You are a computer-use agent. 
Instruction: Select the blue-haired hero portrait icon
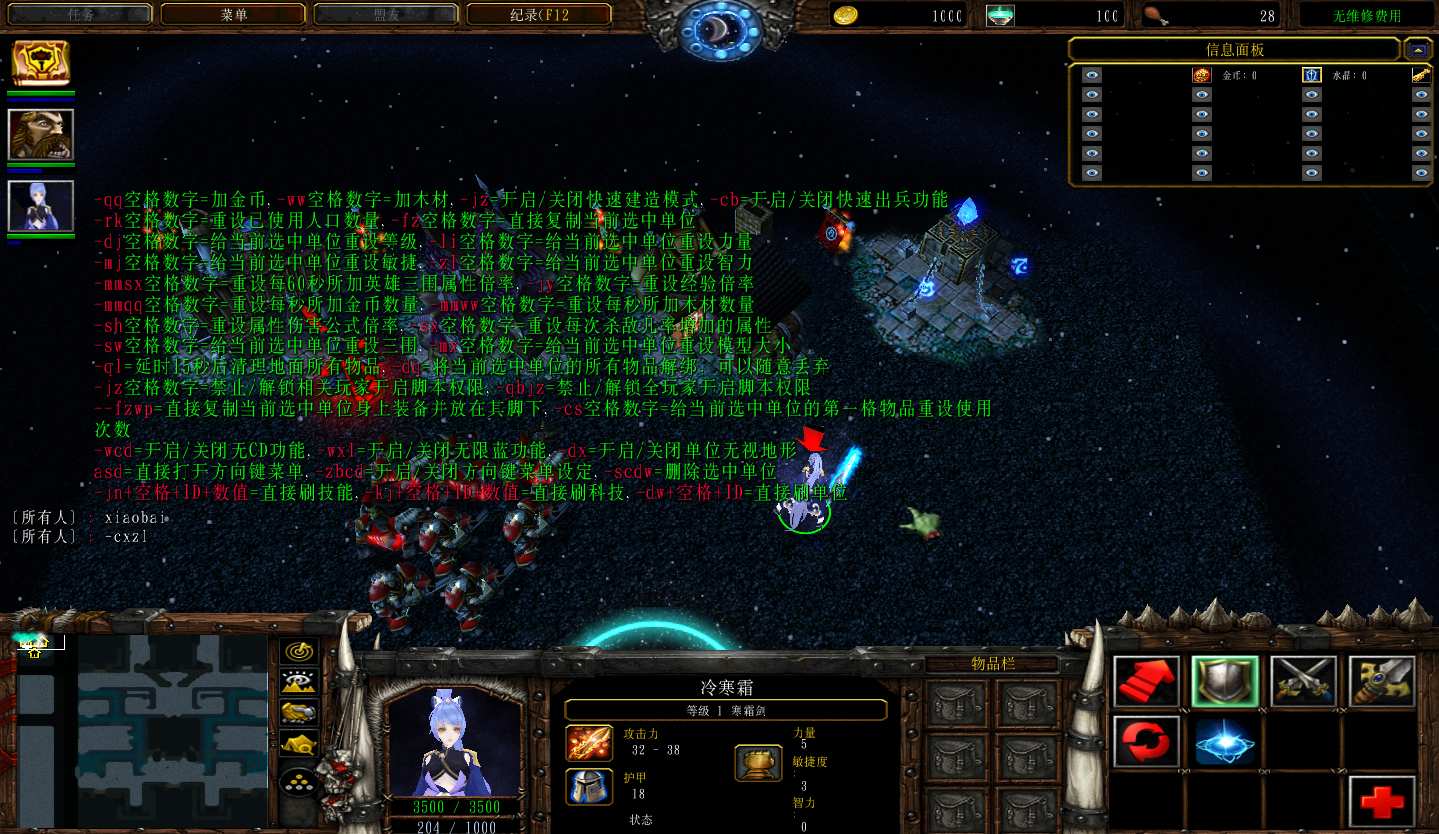(41, 206)
